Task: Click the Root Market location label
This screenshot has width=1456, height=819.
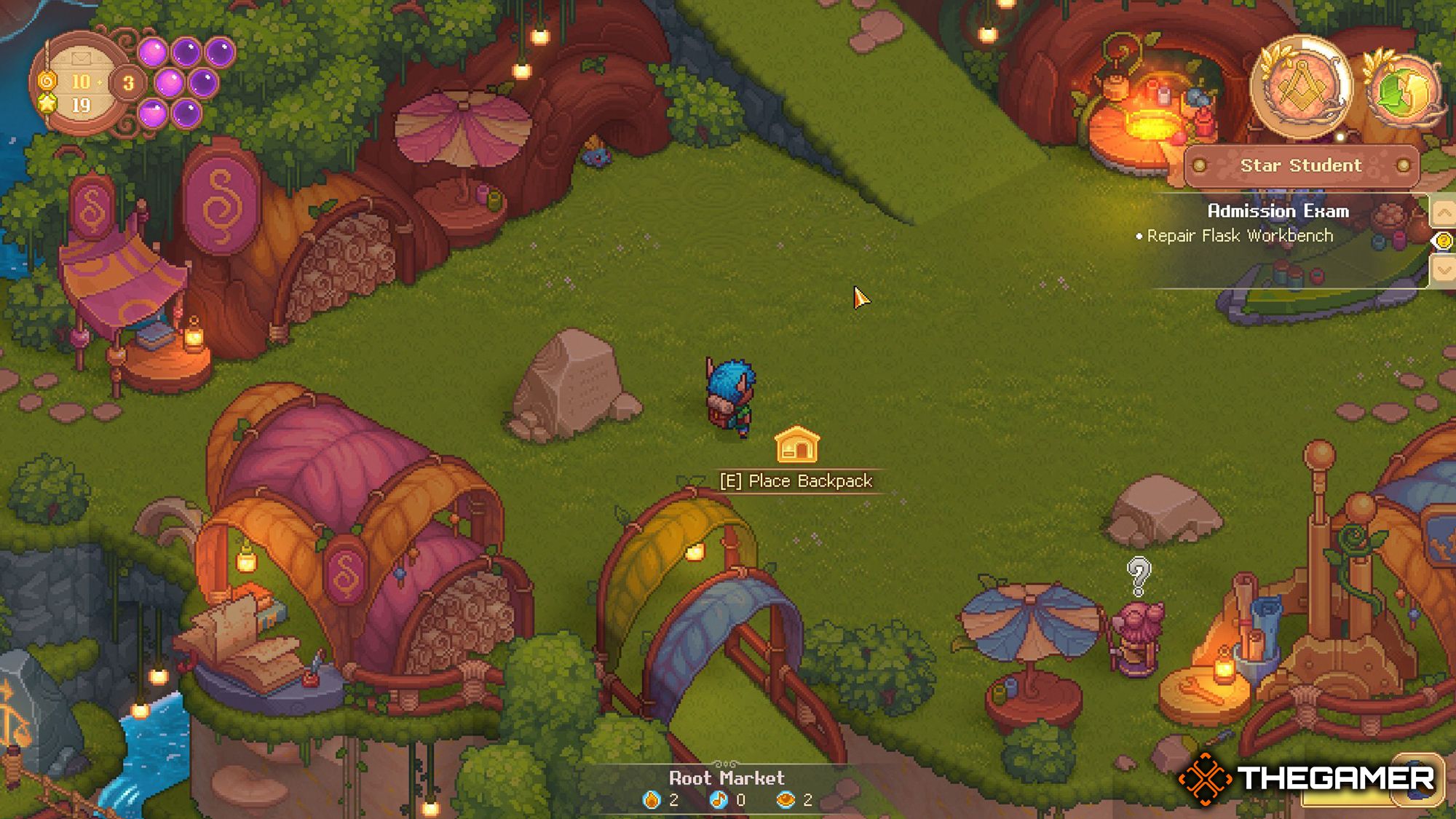Action: [727, 778]
